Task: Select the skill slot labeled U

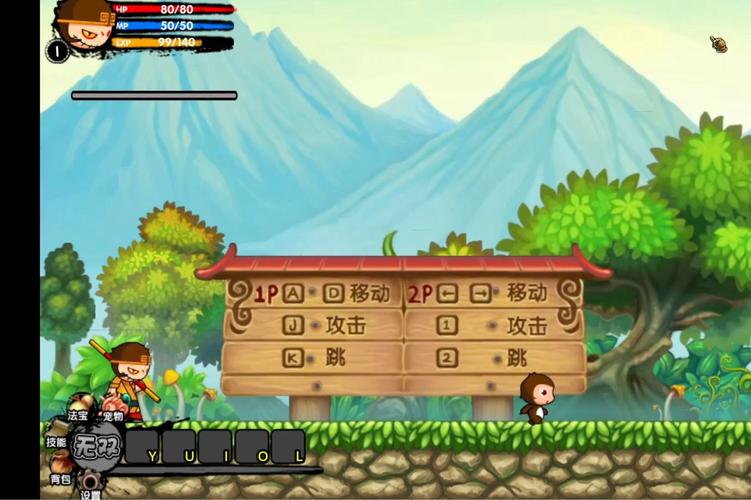Action: point(180,447)
